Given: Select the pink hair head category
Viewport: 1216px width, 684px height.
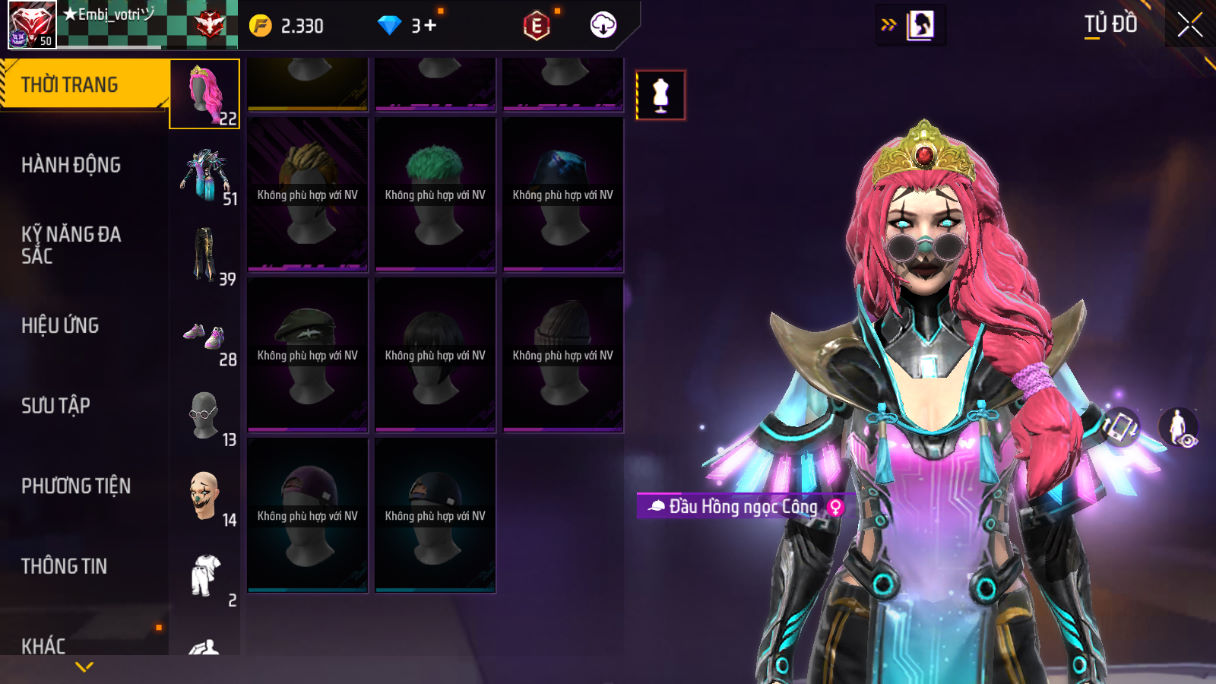Looking at the screenshot, I should [204, 94].
